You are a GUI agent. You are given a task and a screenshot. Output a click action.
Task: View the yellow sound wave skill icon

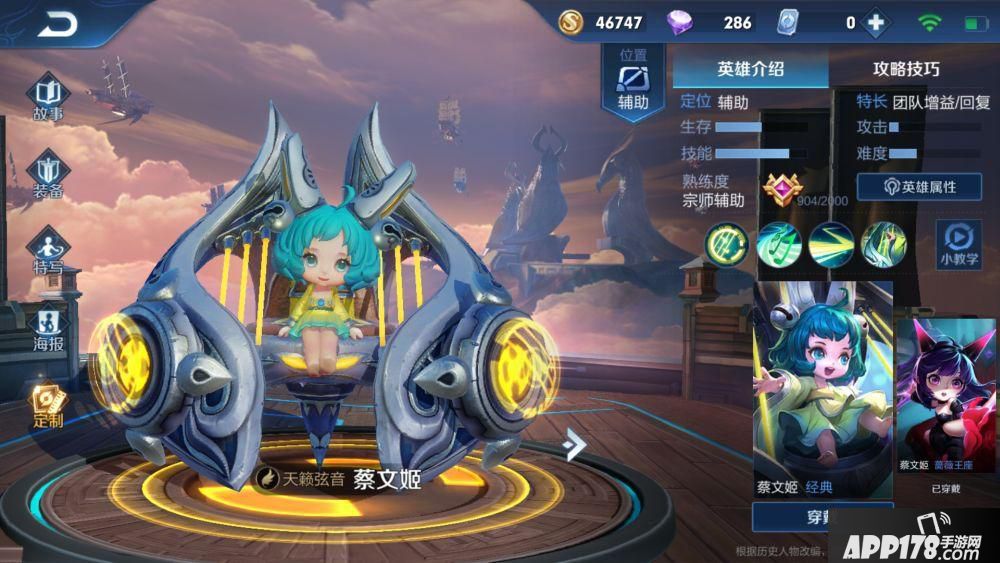[x=831, y=244]
